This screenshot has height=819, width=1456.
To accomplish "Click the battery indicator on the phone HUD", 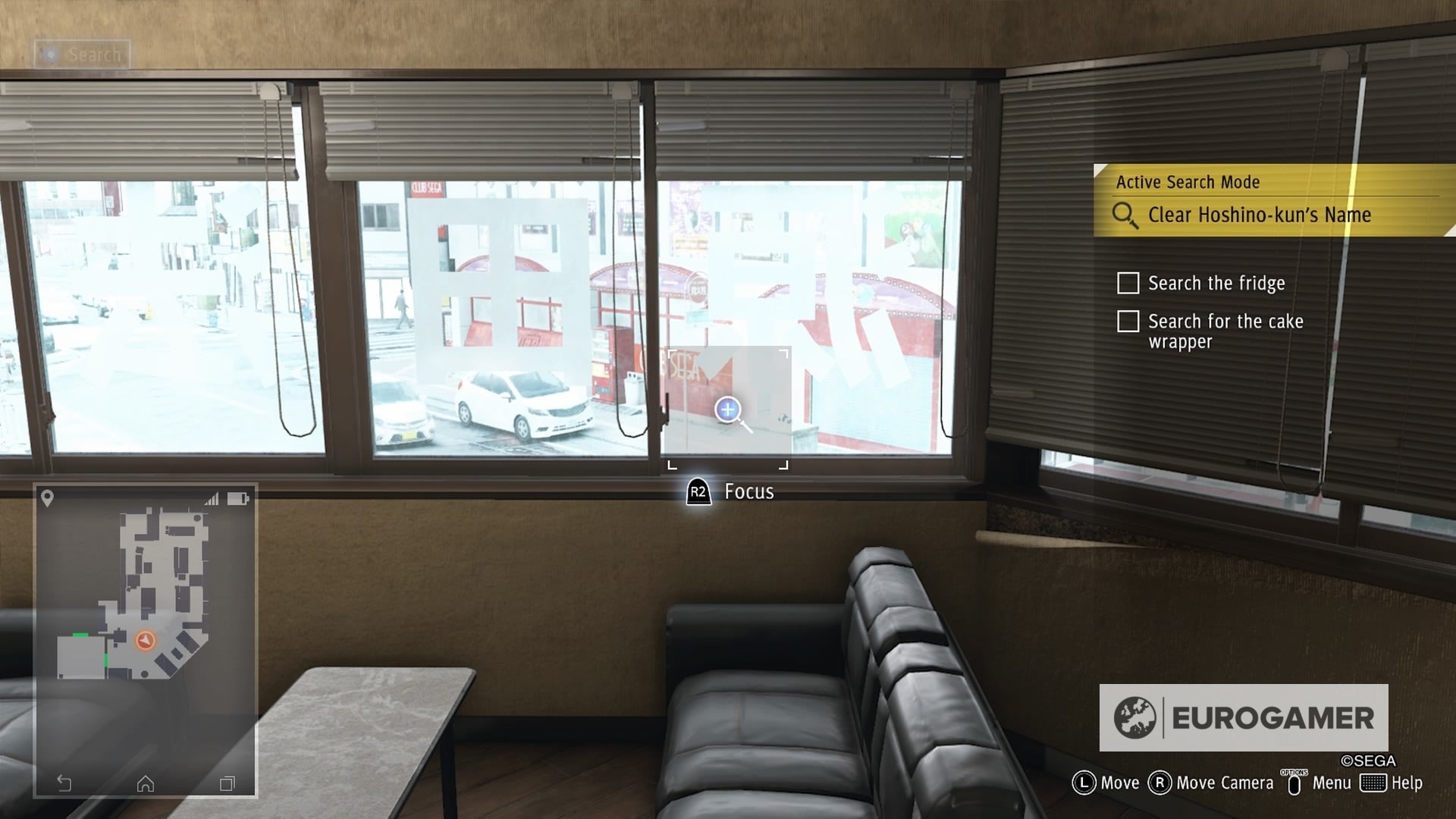I will tap(237, 498).
